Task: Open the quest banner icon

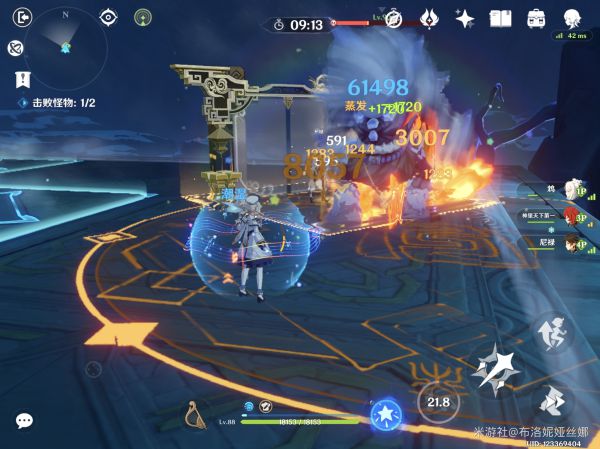Action: [x=20, y=78]
